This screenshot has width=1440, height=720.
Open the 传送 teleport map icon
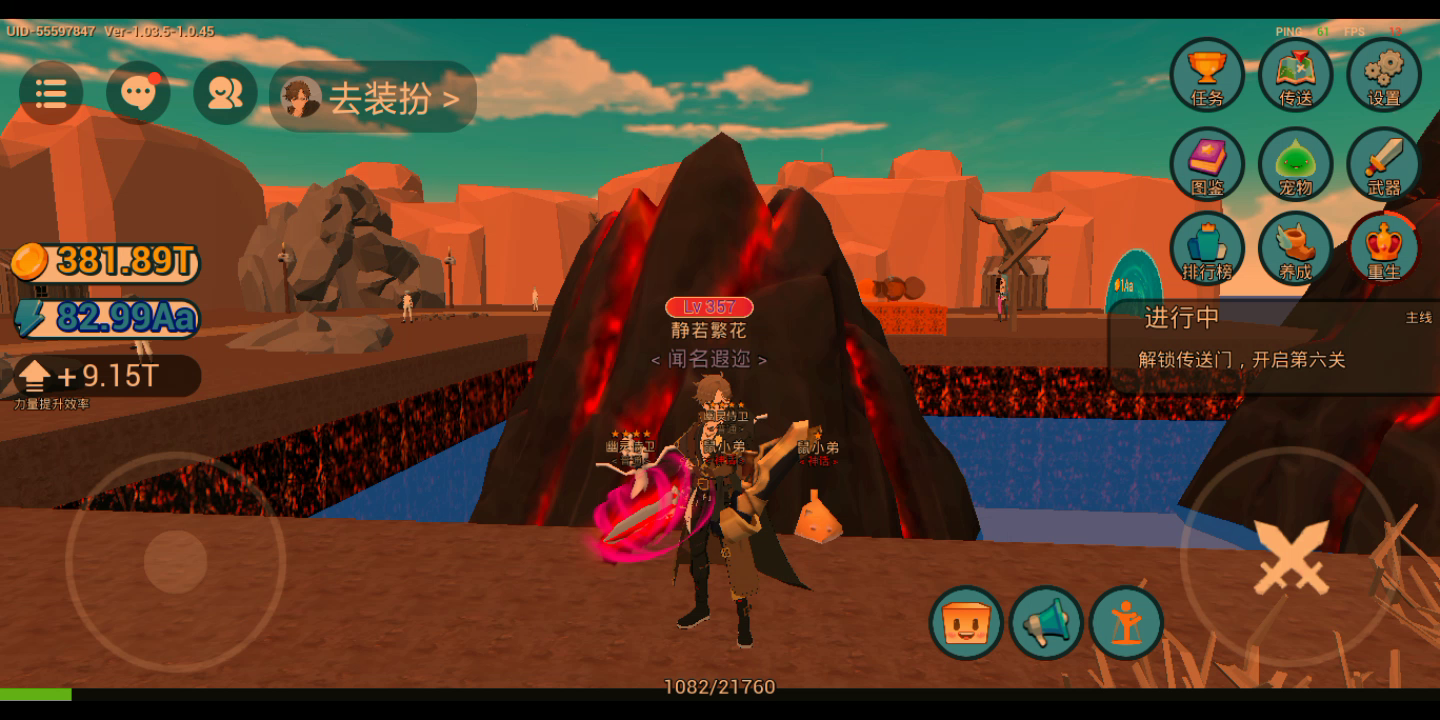(x=1295, y=75)
